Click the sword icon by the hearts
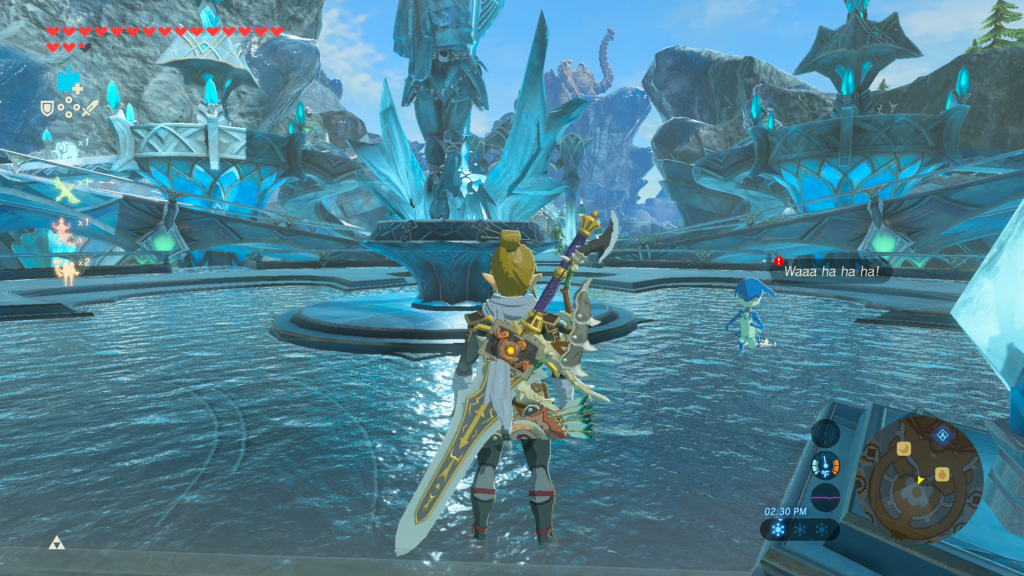1024x576 pixels. [88, 107]
